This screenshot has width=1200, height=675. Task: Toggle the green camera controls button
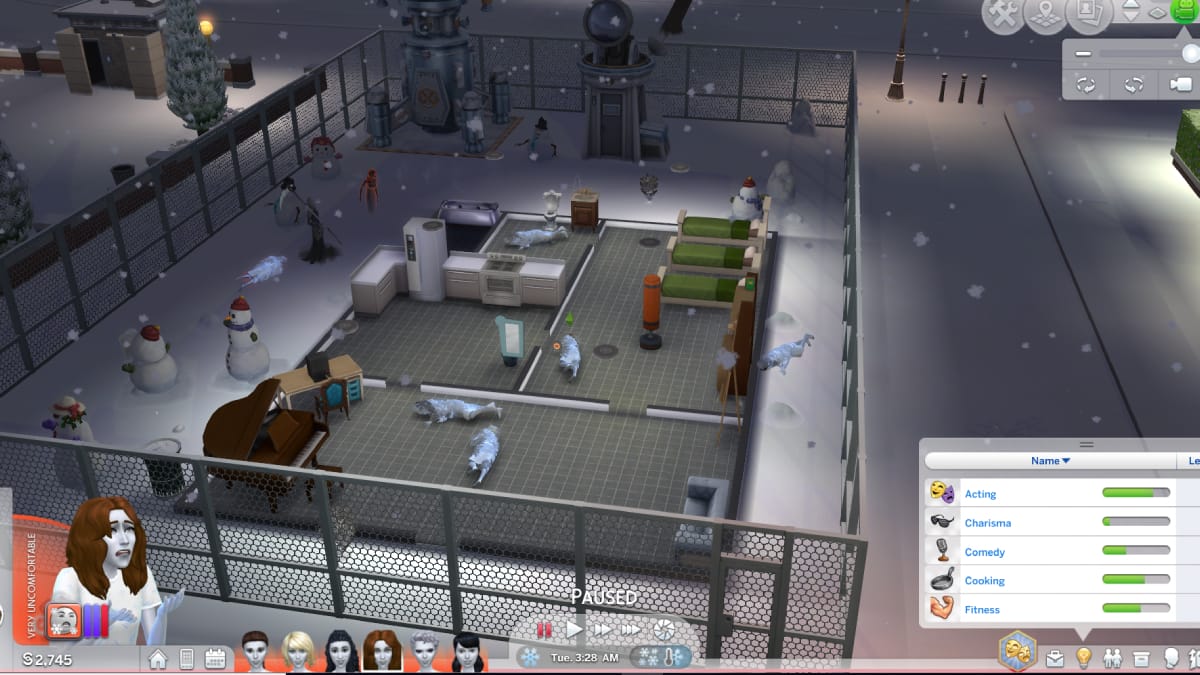pos(1183,13)
